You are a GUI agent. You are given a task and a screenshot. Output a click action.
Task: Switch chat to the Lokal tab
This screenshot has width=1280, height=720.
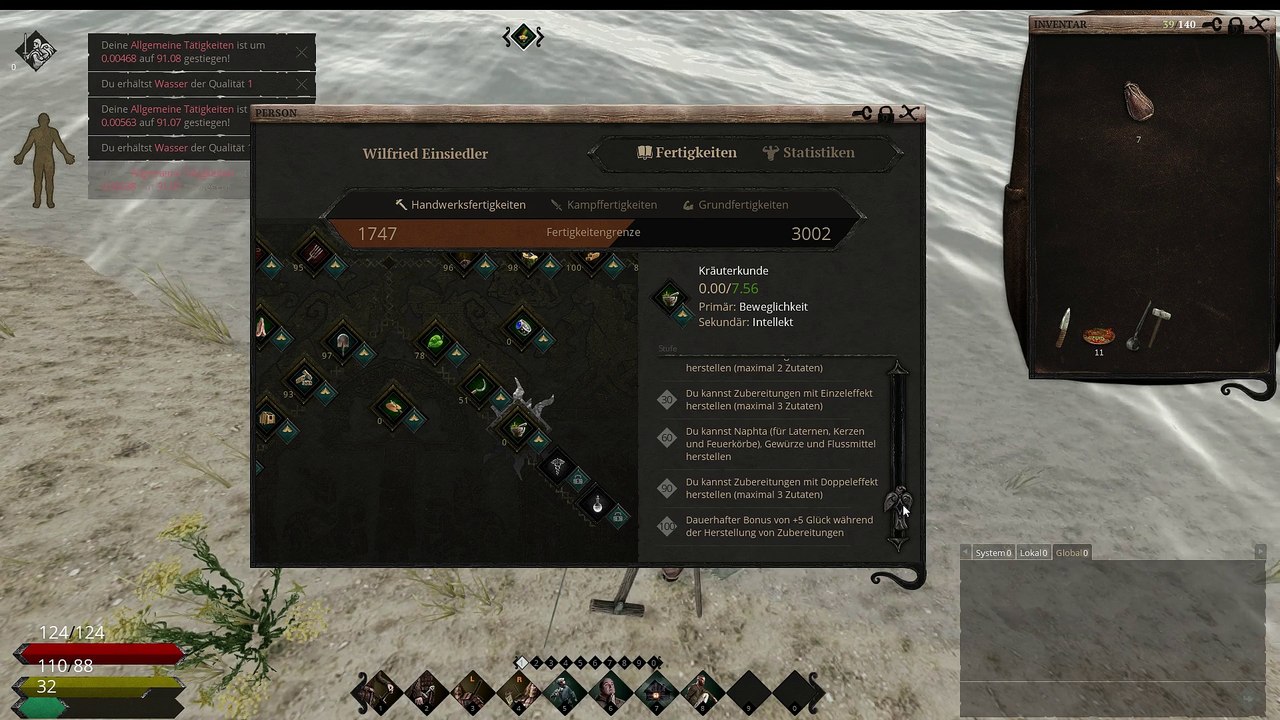[1033, 553]
